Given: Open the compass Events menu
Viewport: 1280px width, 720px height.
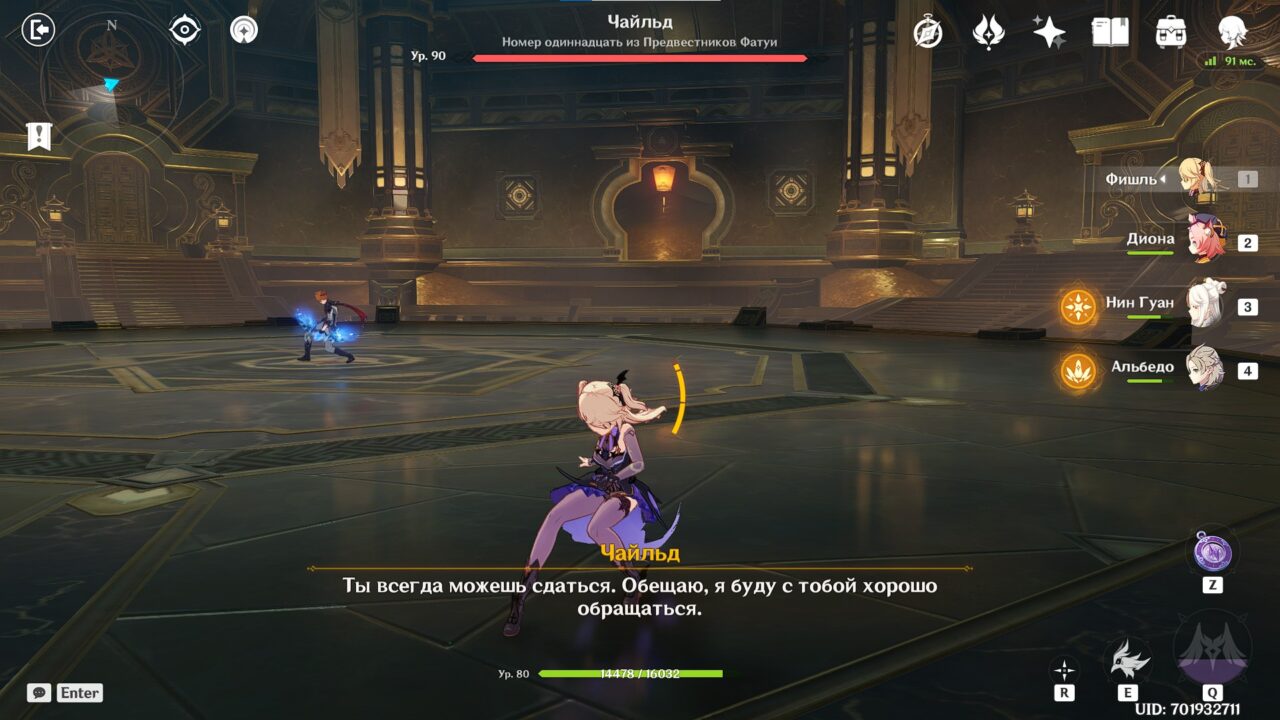Looking at the screenshot, I should point(928,32).
